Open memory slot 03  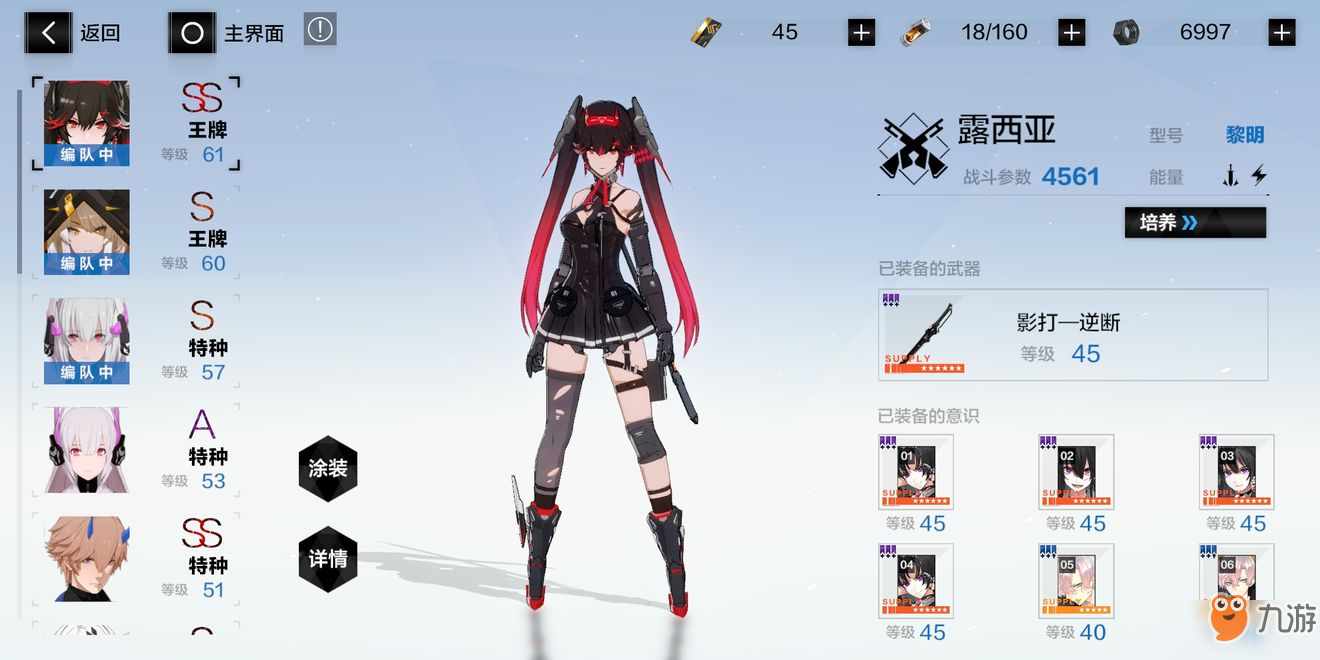pyautogui.click(x=1236, y=472)
